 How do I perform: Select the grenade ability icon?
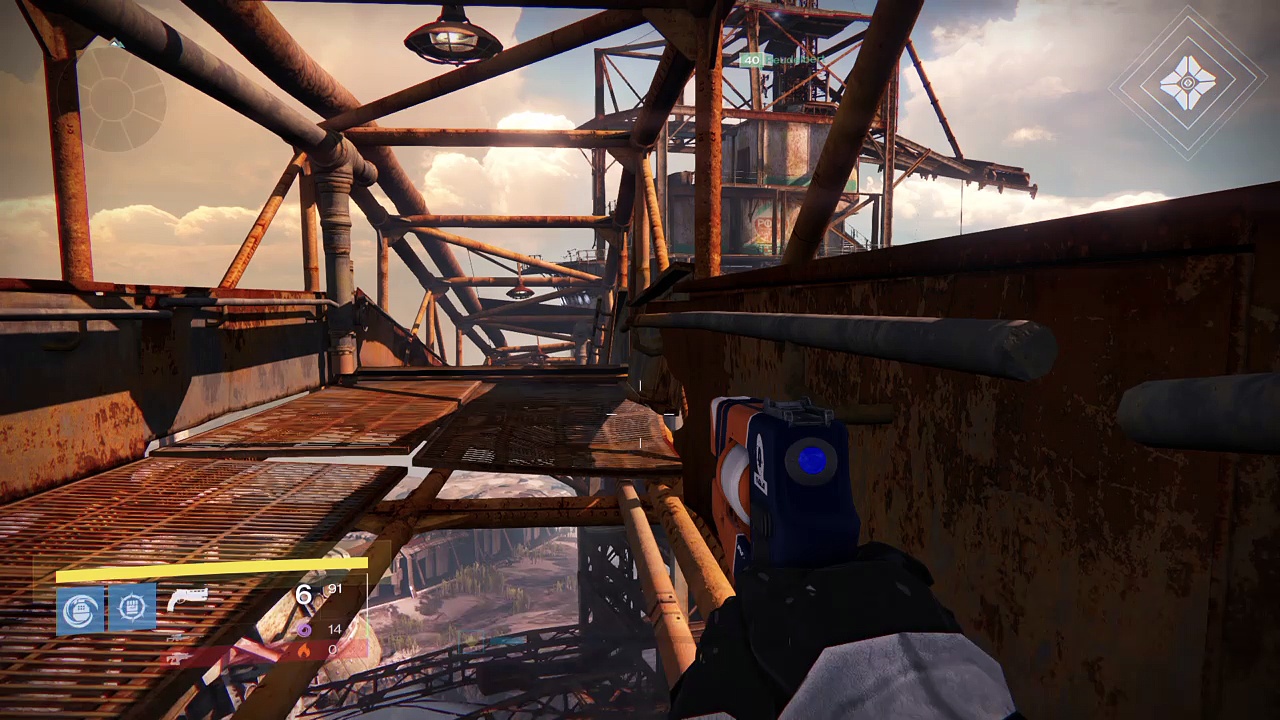80,609
